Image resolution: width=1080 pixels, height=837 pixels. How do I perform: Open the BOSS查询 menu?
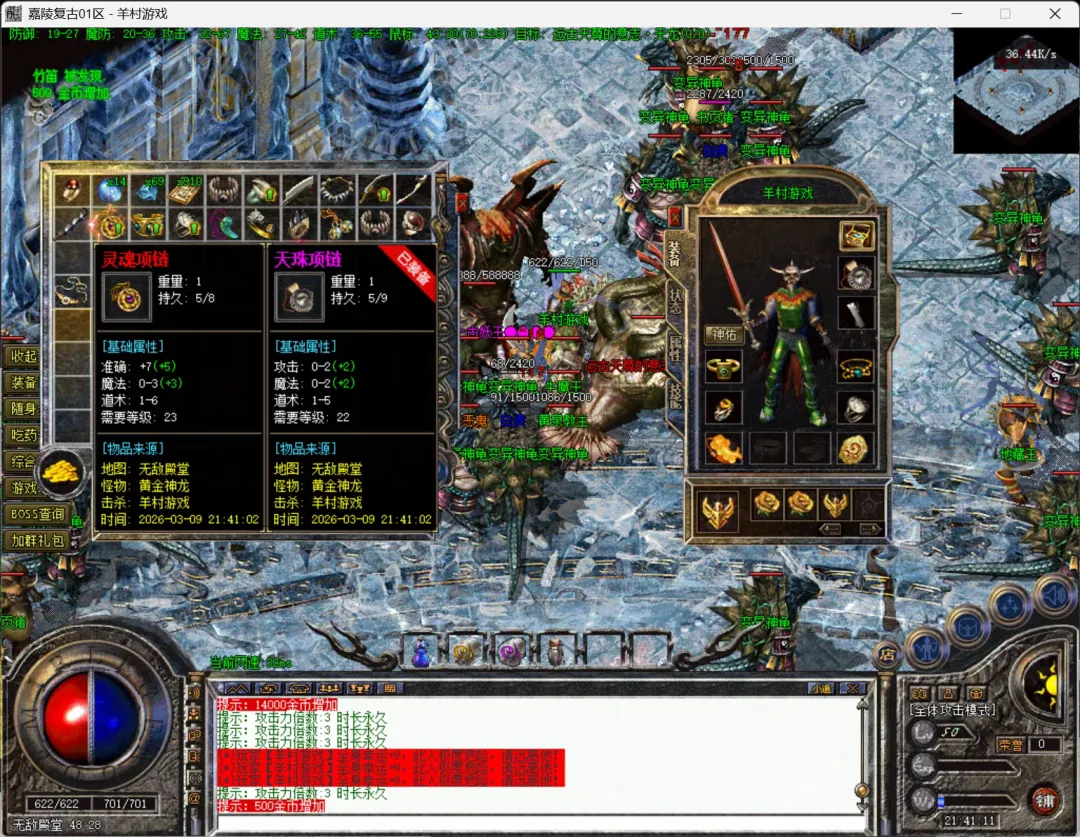coord(37,514)
